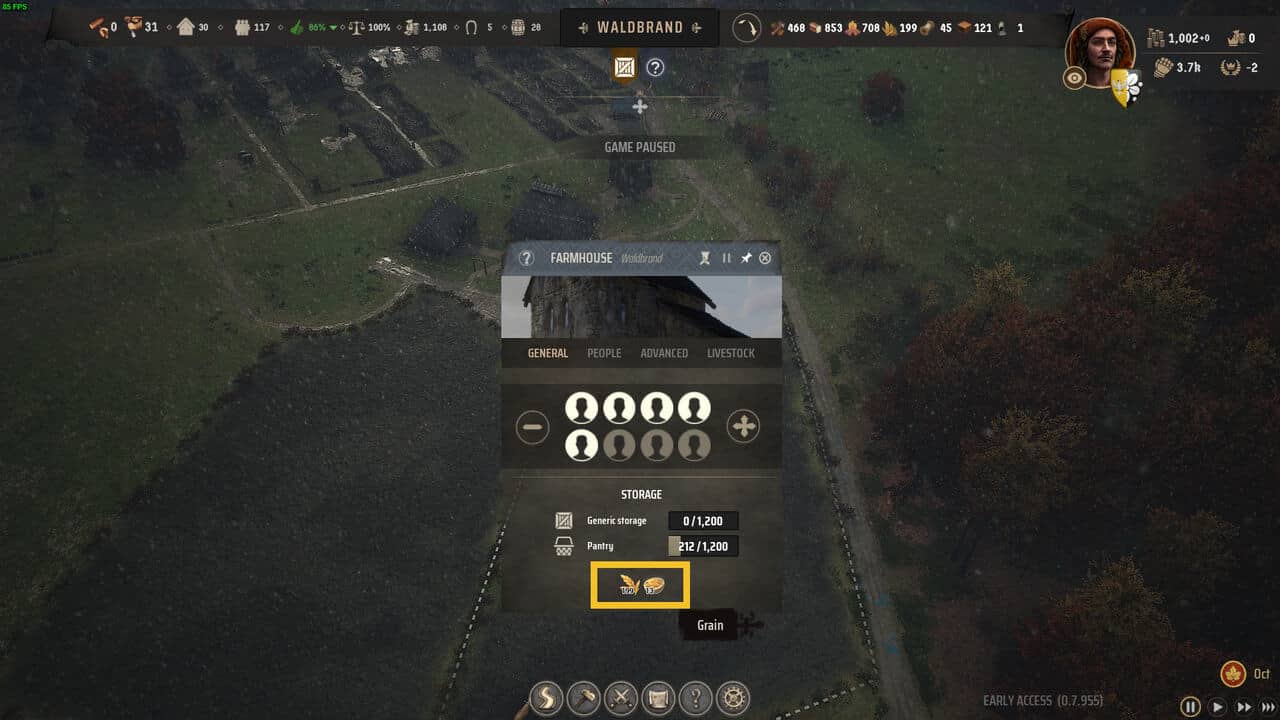1280x720 pixels.
Task: Open the help question mark menu
Action: click(x=697, y=697)
